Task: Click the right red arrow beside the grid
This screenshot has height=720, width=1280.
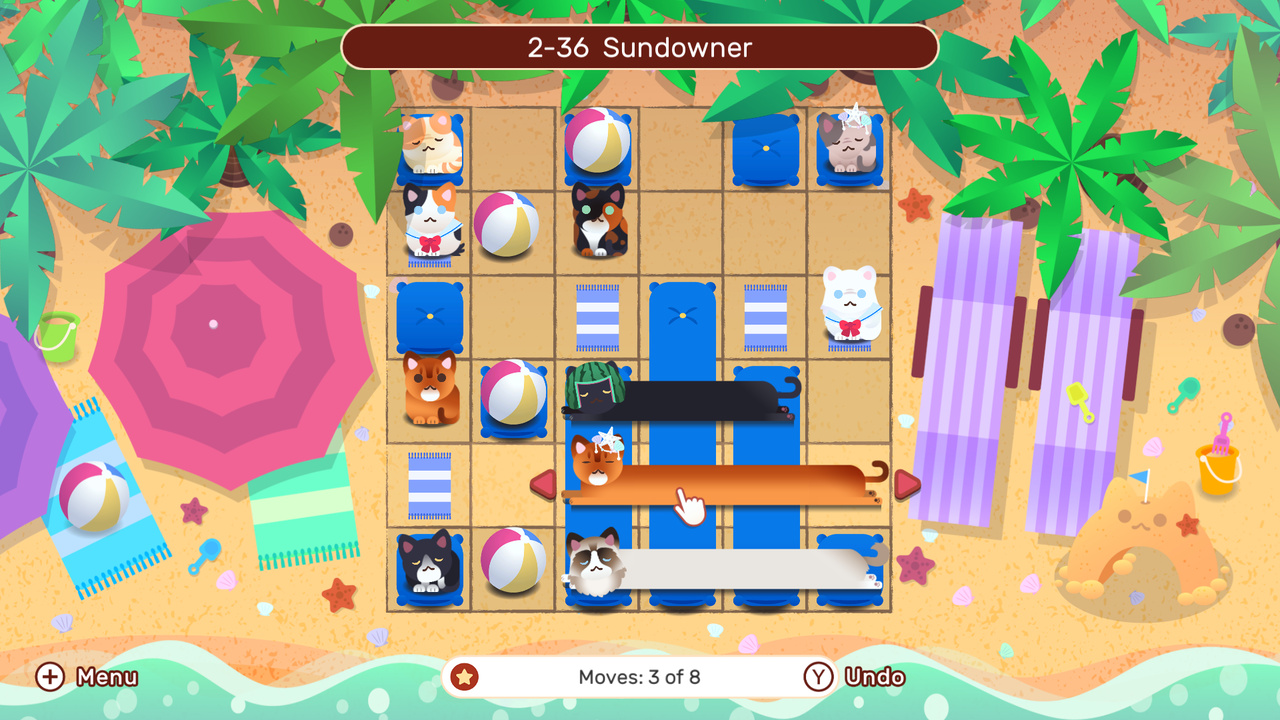Action: [905, 483]
